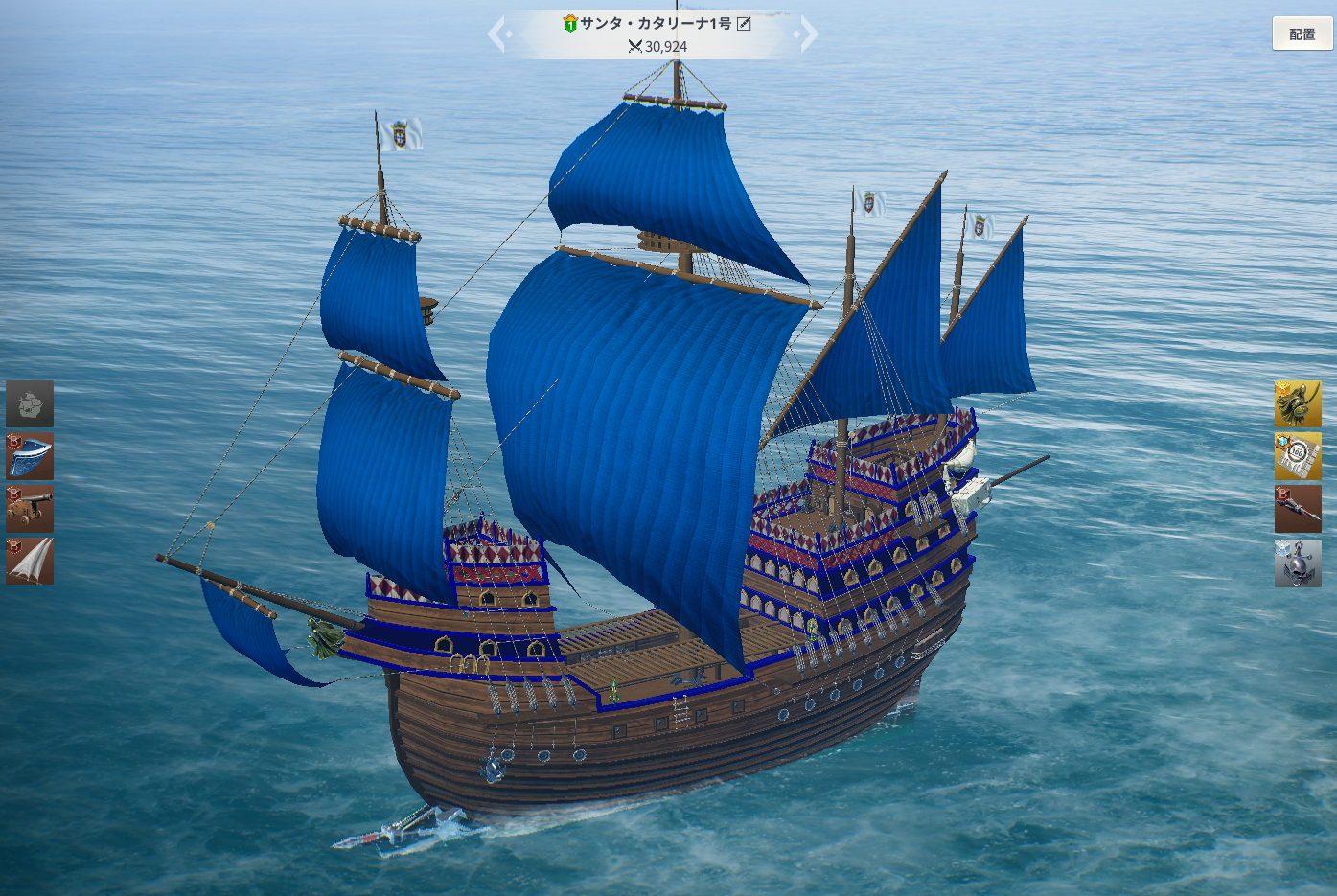This screenshot has height=896, width=1337.
Task: Select the skull anchor slot
Action: click(x=1297, y=563)
